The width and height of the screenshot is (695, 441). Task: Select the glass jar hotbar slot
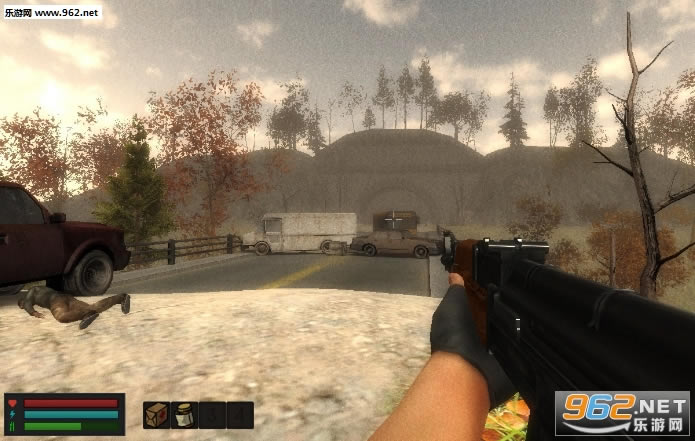tap(184, 415)
